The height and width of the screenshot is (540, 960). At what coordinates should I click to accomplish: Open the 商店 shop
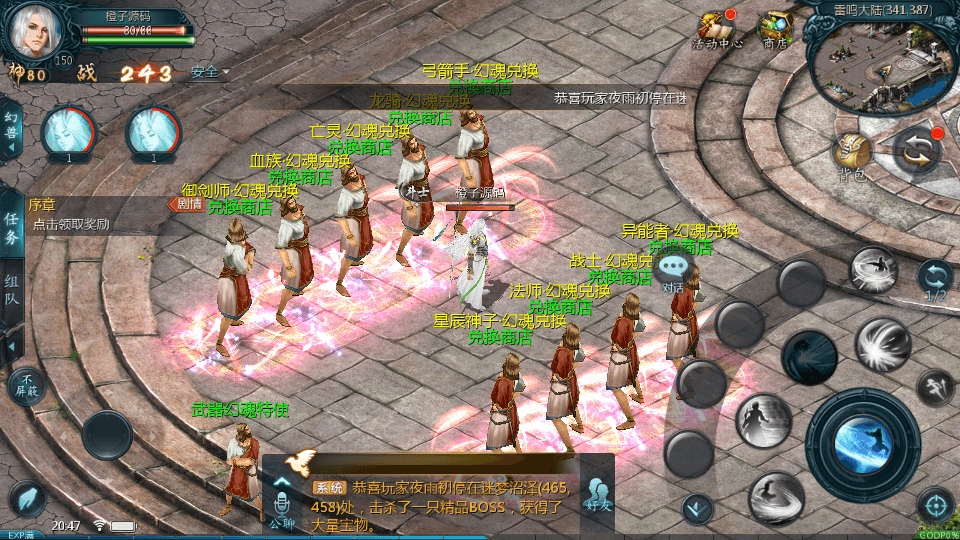[x=774, y=29]
